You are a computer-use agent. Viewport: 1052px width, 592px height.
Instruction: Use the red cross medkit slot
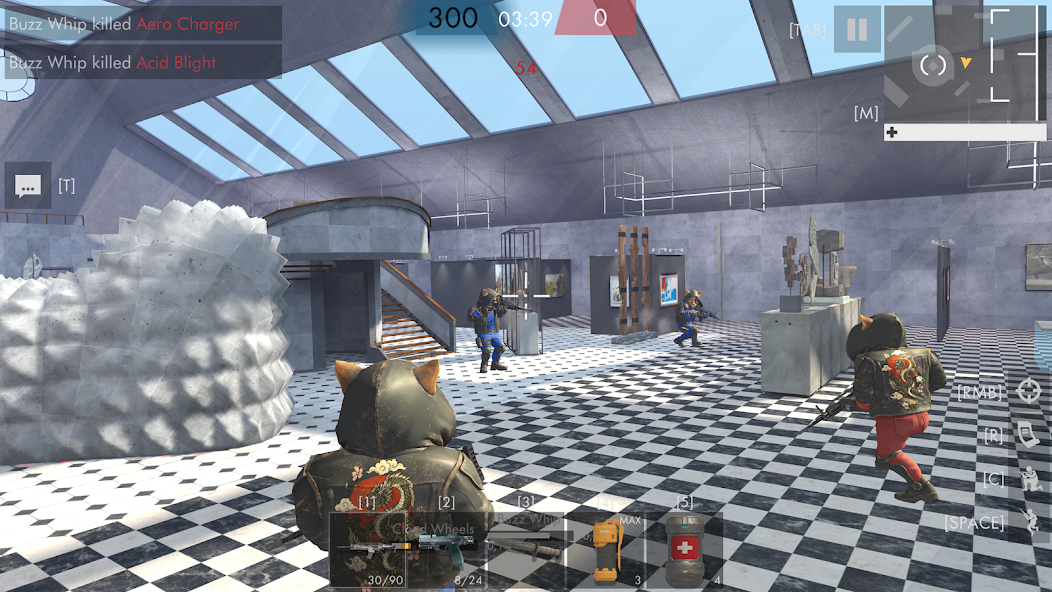coord(683,548)
